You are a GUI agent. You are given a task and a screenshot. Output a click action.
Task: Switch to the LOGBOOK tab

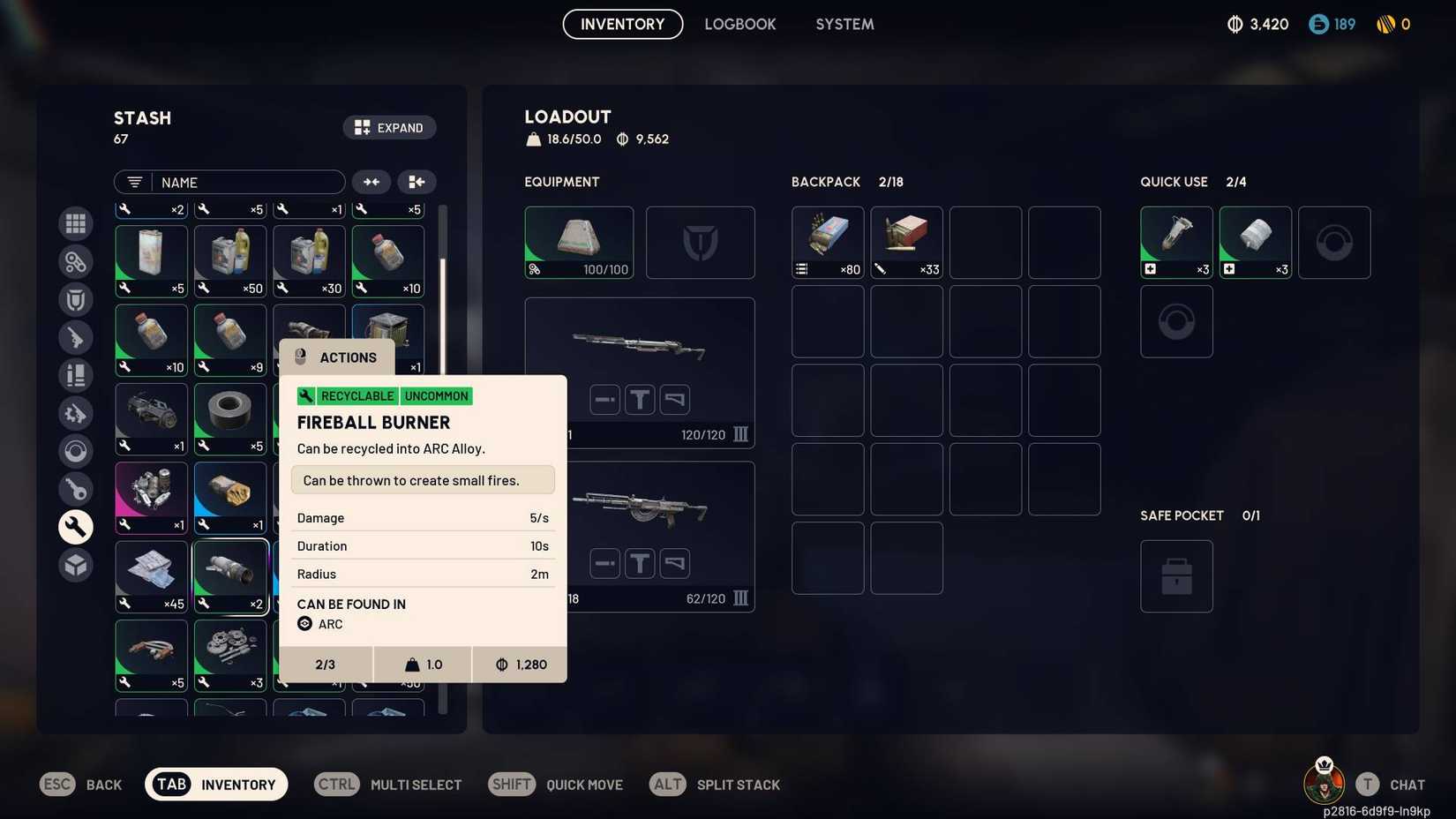coord(740,24)
